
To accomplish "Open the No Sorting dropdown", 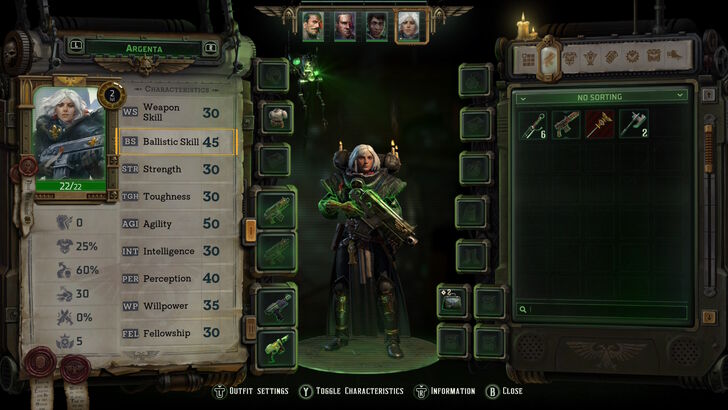I will click(600, 96).
